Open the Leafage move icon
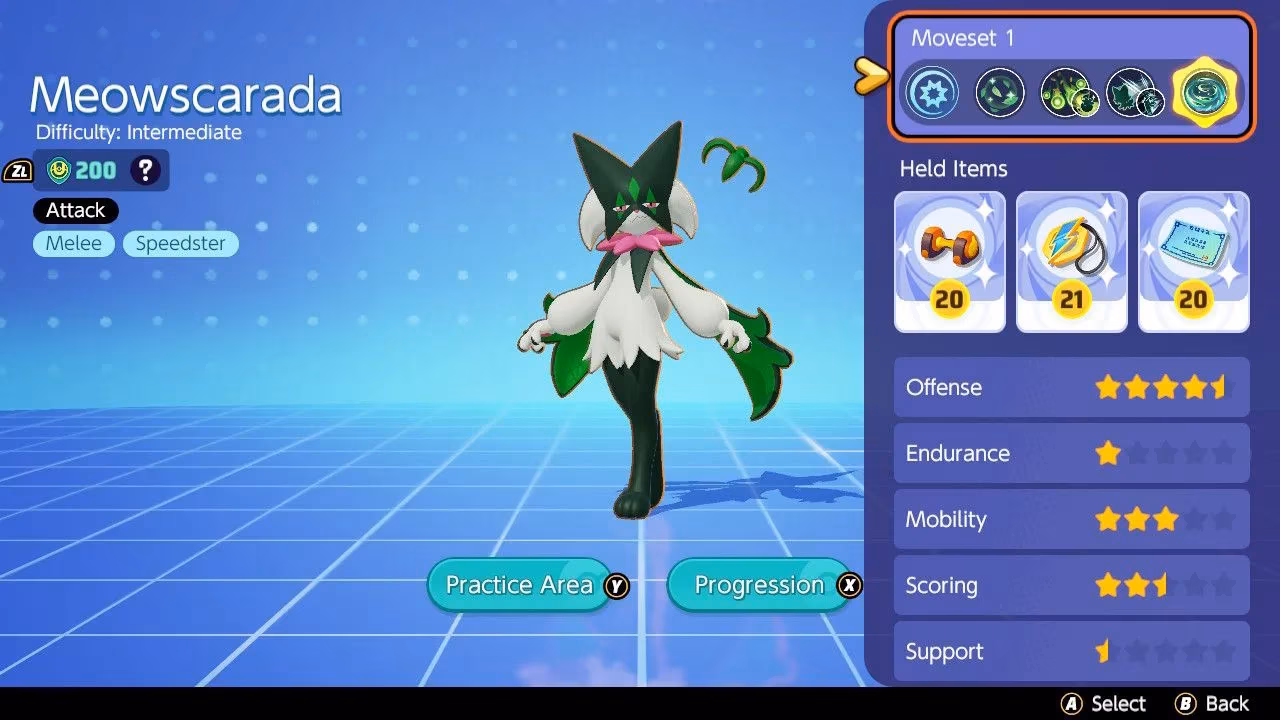This screenshot has width=1280, height=720. [x=999, y=92]
